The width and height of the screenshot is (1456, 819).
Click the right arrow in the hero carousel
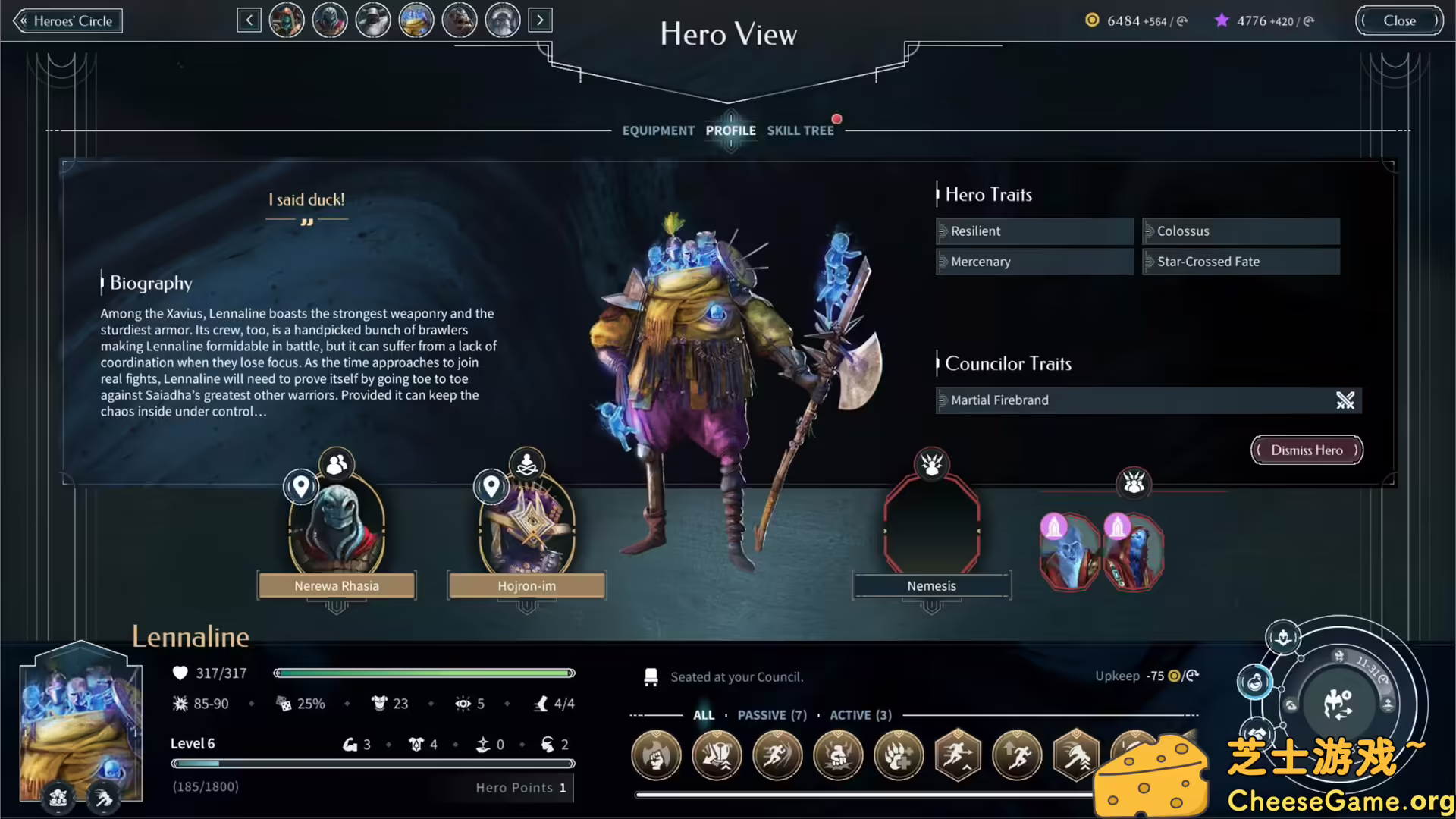(540, 20)
